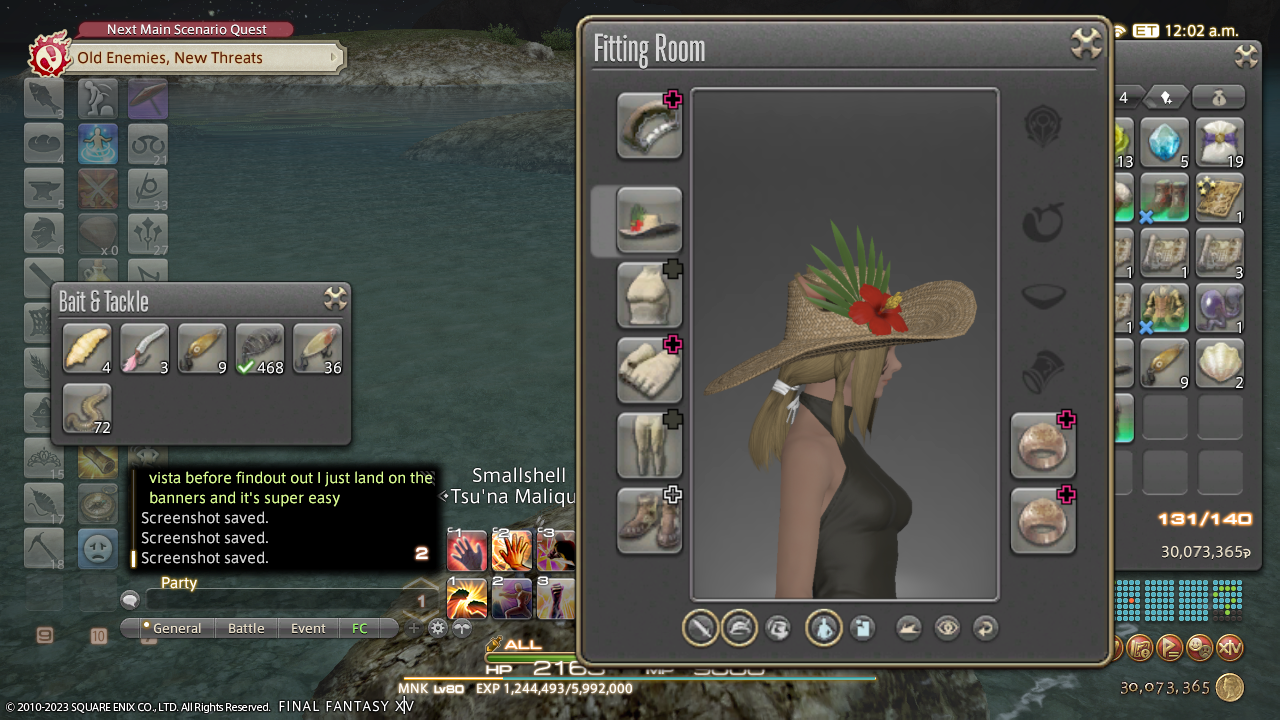The width and height of the screenshot is (1280, 720).
Task: Click the chat input field
Action: point(280,600)
